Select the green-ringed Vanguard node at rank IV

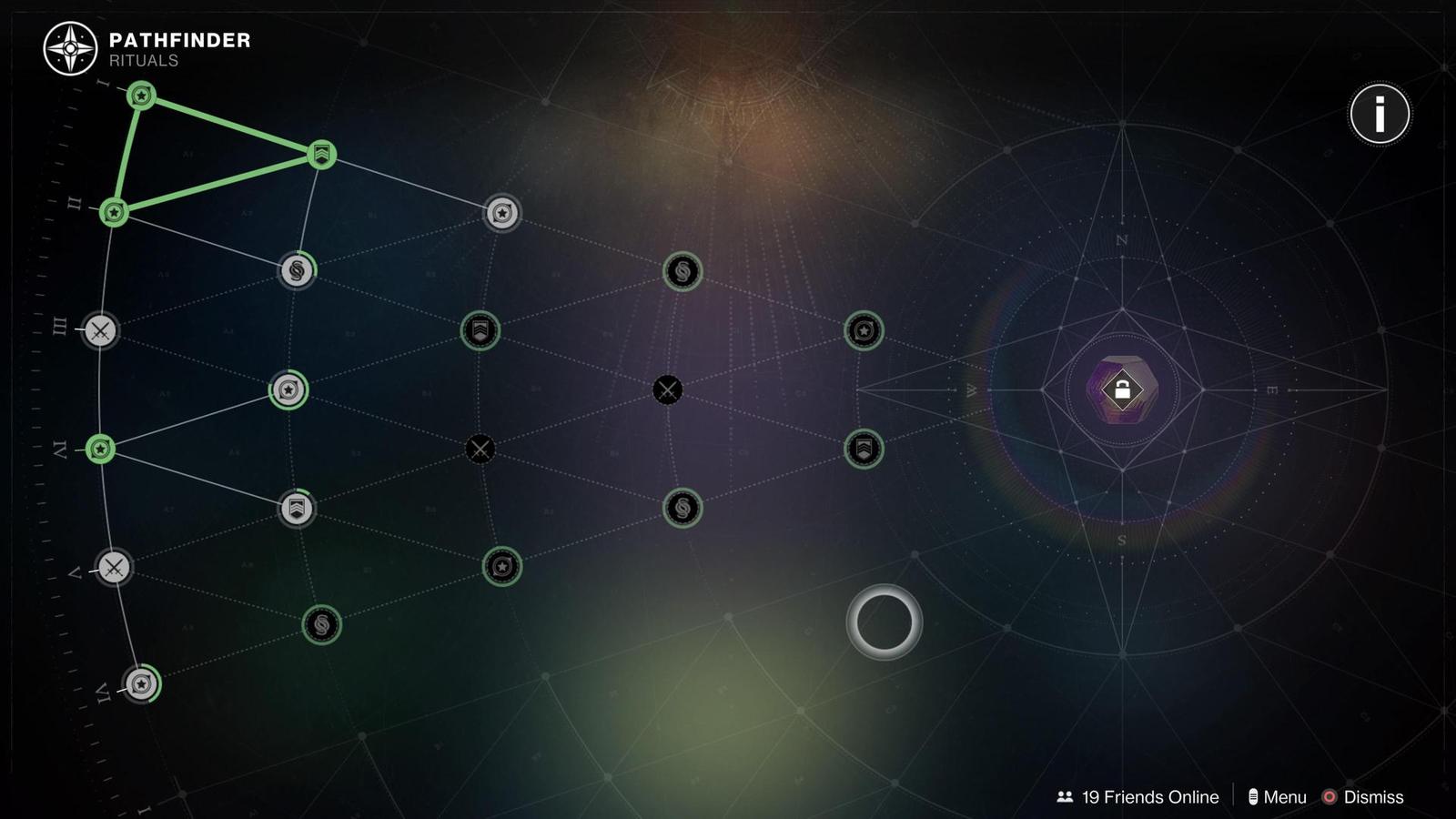click(x=100, y=448)
